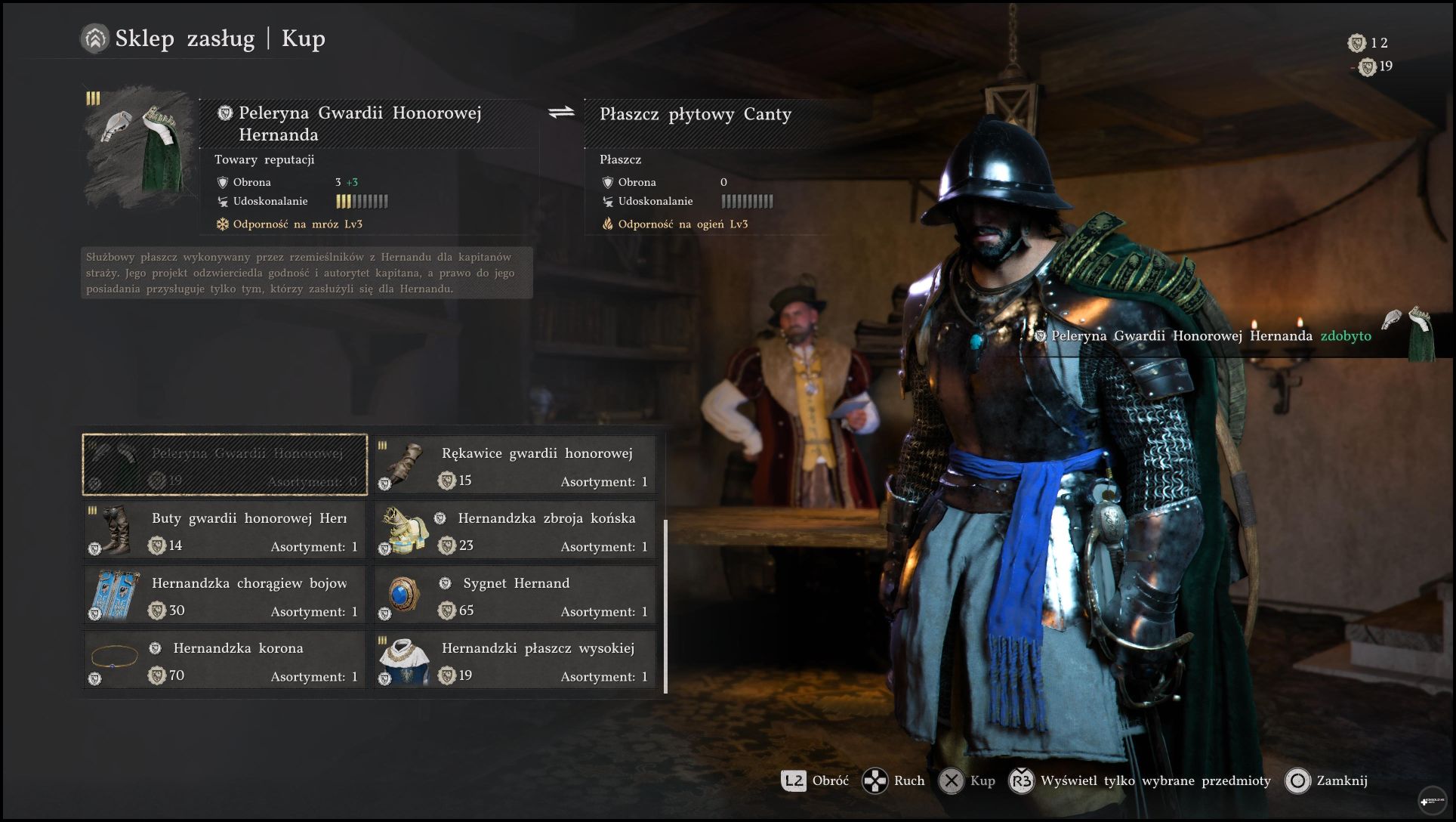1456x822 pixels.
Task: Click the Kup buy option
Action: pos(967,780)
